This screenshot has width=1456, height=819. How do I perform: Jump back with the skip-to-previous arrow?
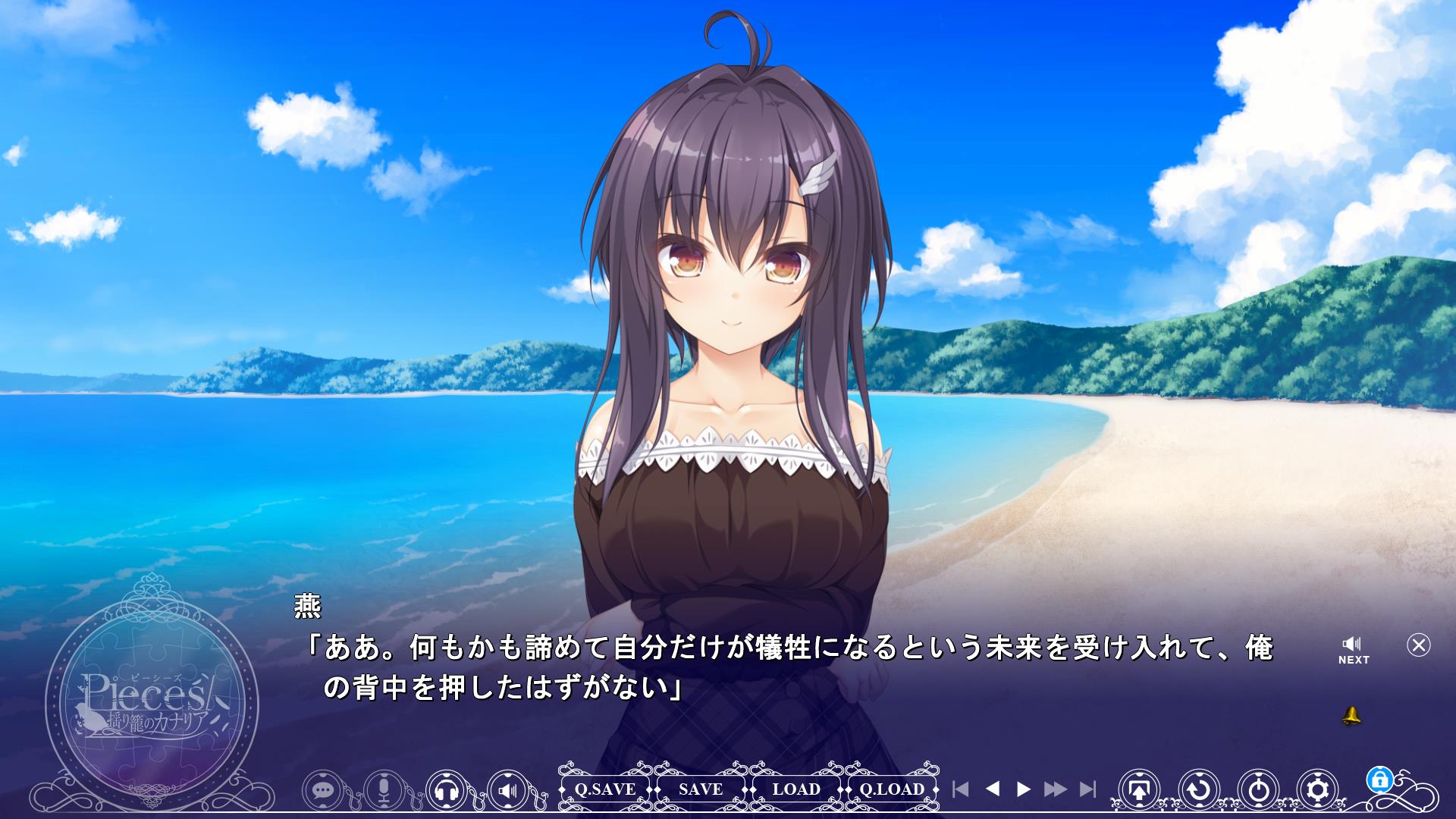(x=960, y=789)
